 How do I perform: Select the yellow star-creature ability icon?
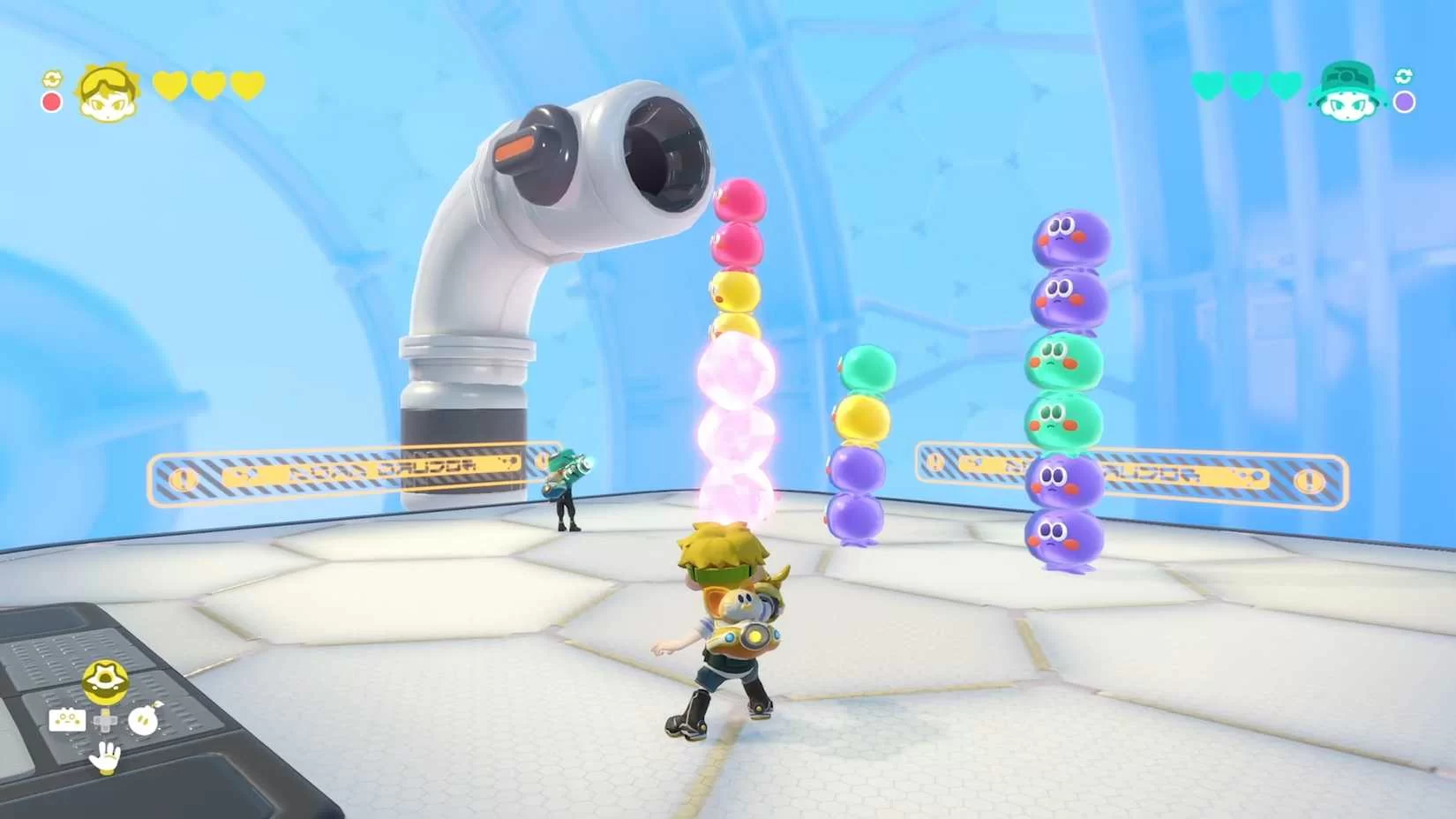click(x=106, y=681)
